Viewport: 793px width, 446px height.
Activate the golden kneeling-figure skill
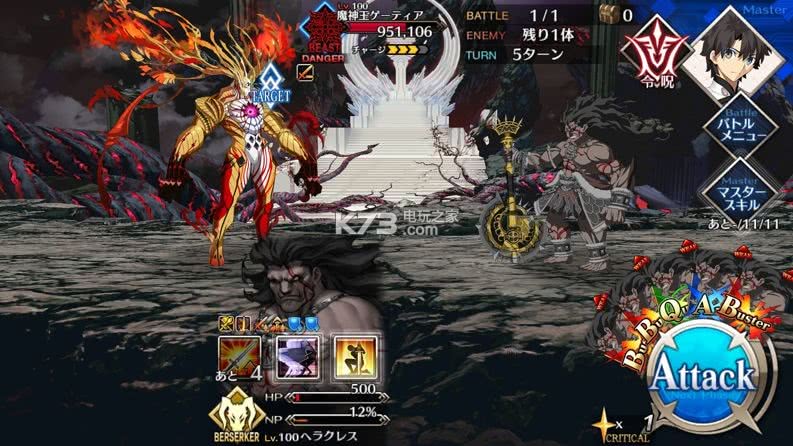pyautogui.click(x=352, y=355)
